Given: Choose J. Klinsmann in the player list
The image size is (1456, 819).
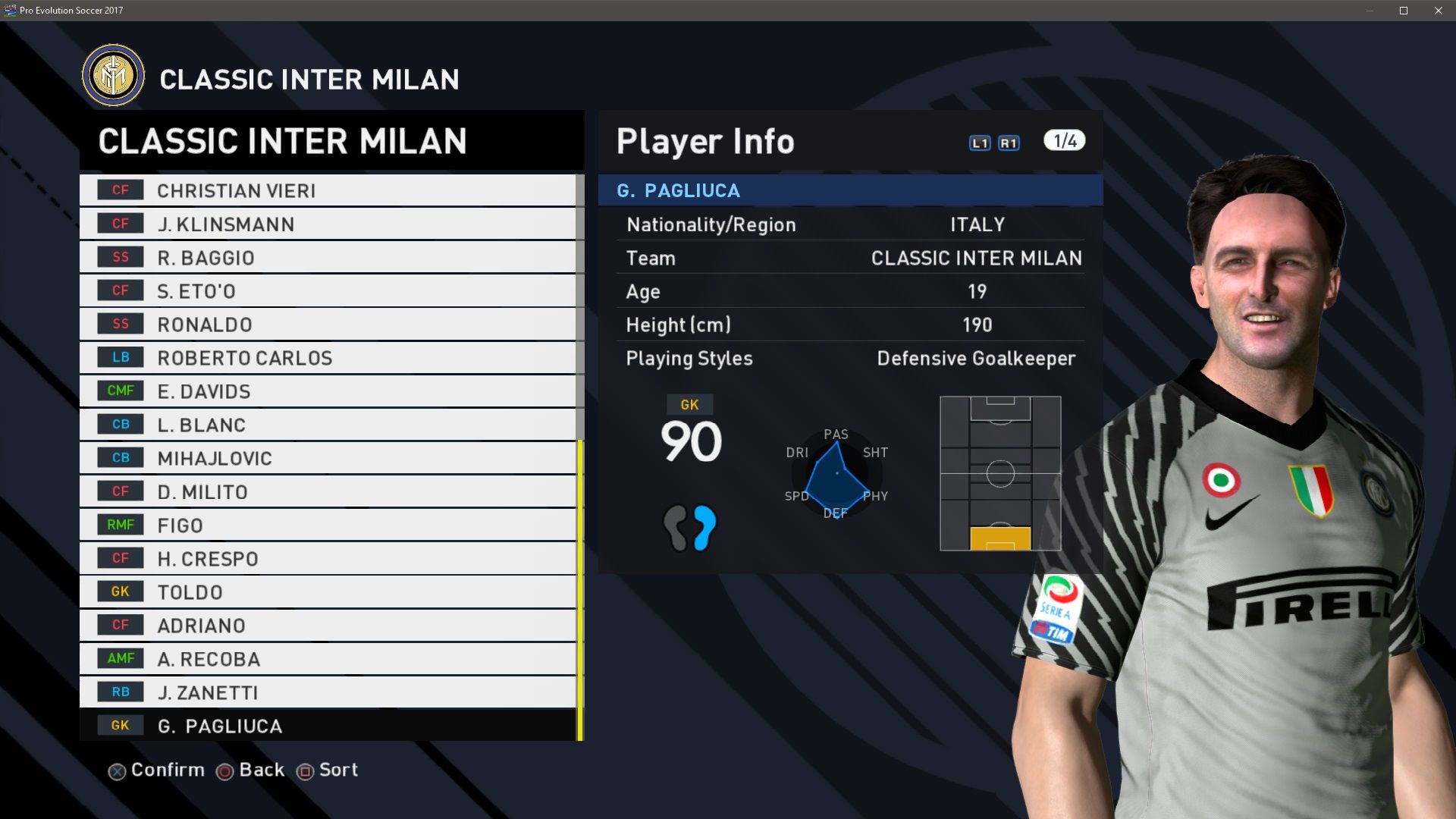Looking at the screenshot, I should [x=328, y=224].
